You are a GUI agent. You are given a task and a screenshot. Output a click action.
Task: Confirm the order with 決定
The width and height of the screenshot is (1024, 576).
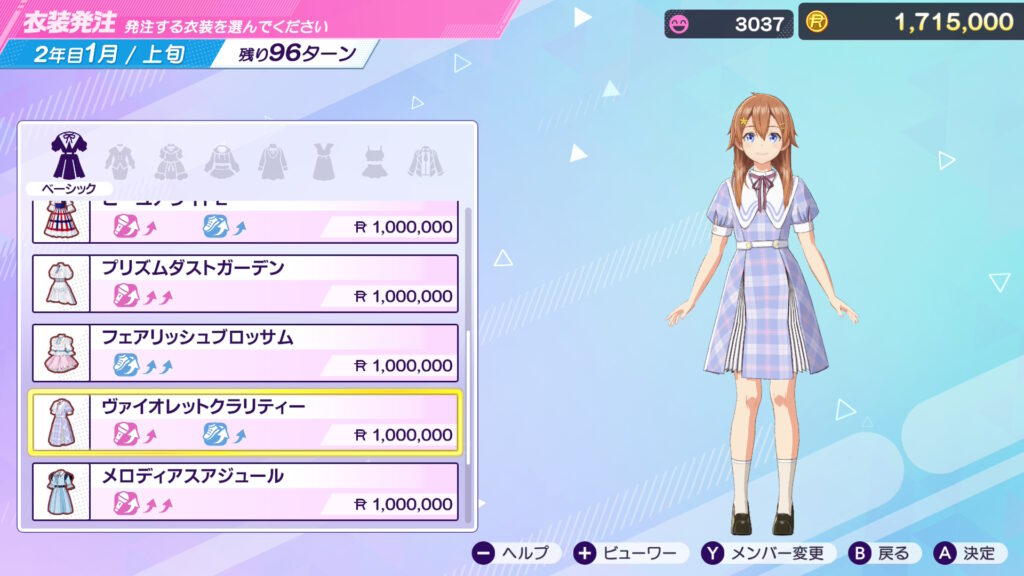[x=968, y=553]
